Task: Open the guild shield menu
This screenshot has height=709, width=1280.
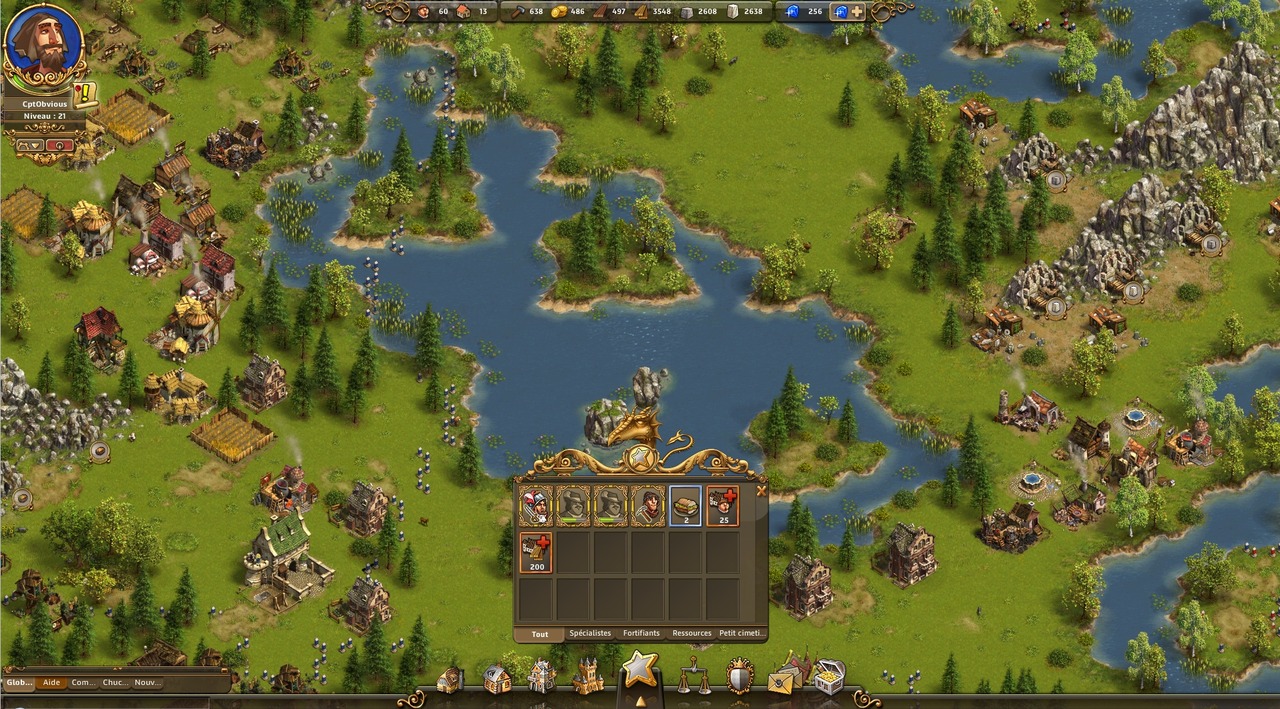Action: (739, 677)
